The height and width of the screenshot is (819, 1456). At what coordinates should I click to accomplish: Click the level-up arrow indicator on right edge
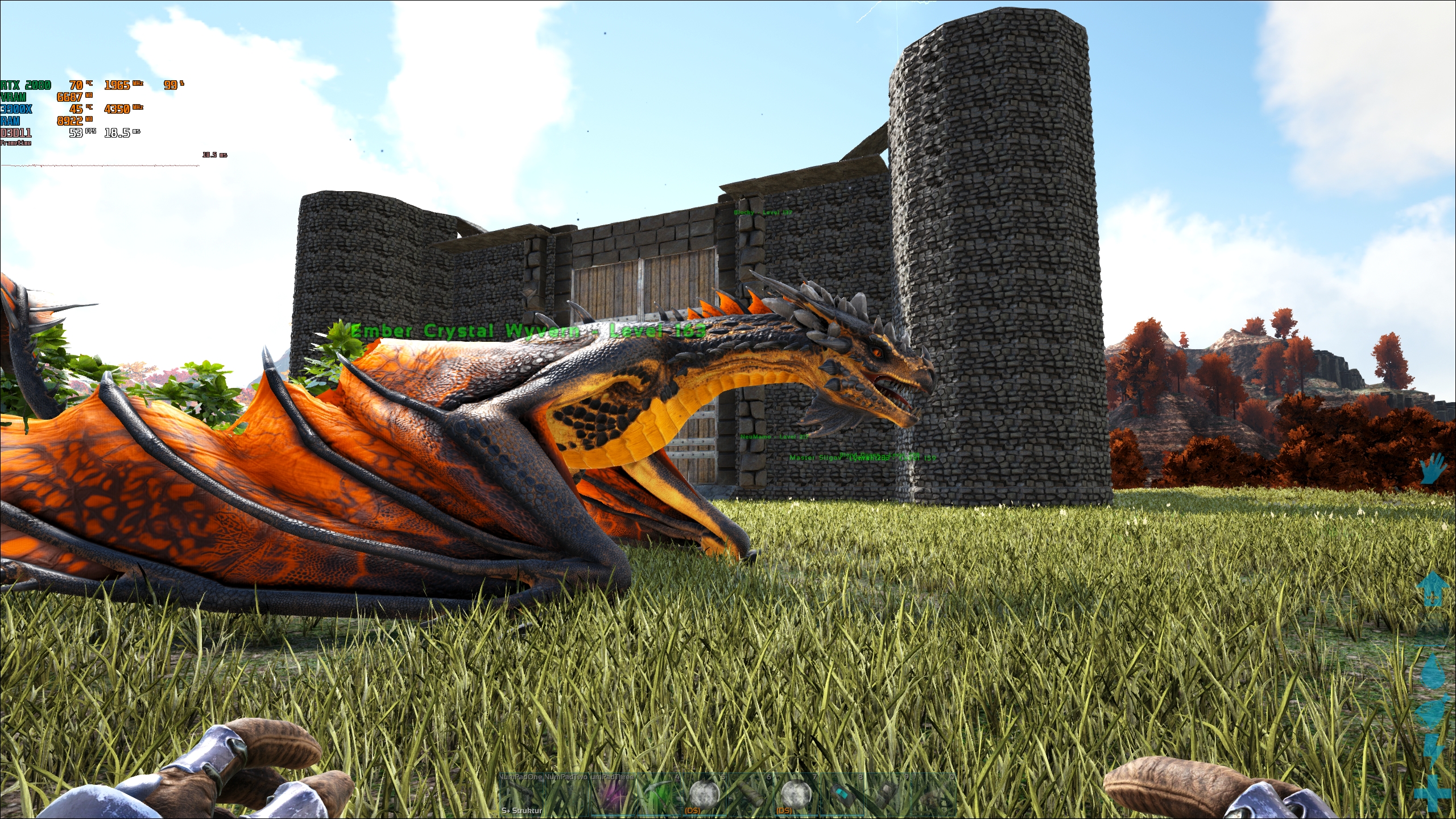click(1433, 589)
